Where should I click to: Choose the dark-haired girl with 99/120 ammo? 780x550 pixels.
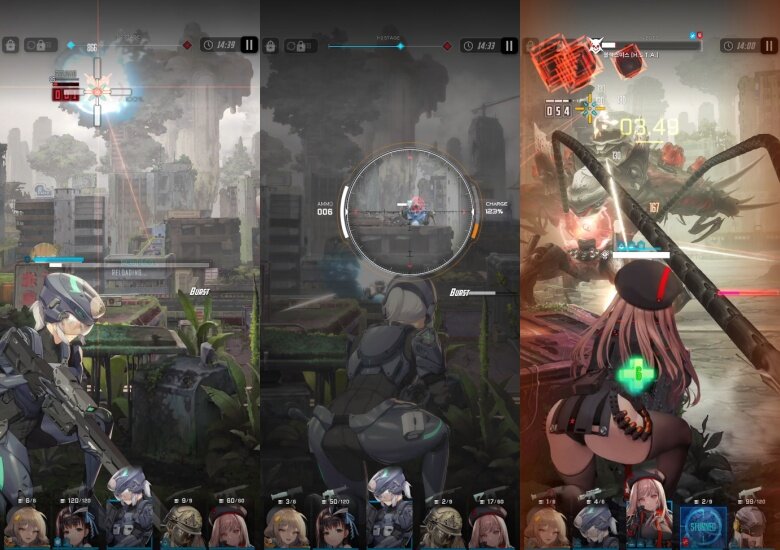point(751,524)
